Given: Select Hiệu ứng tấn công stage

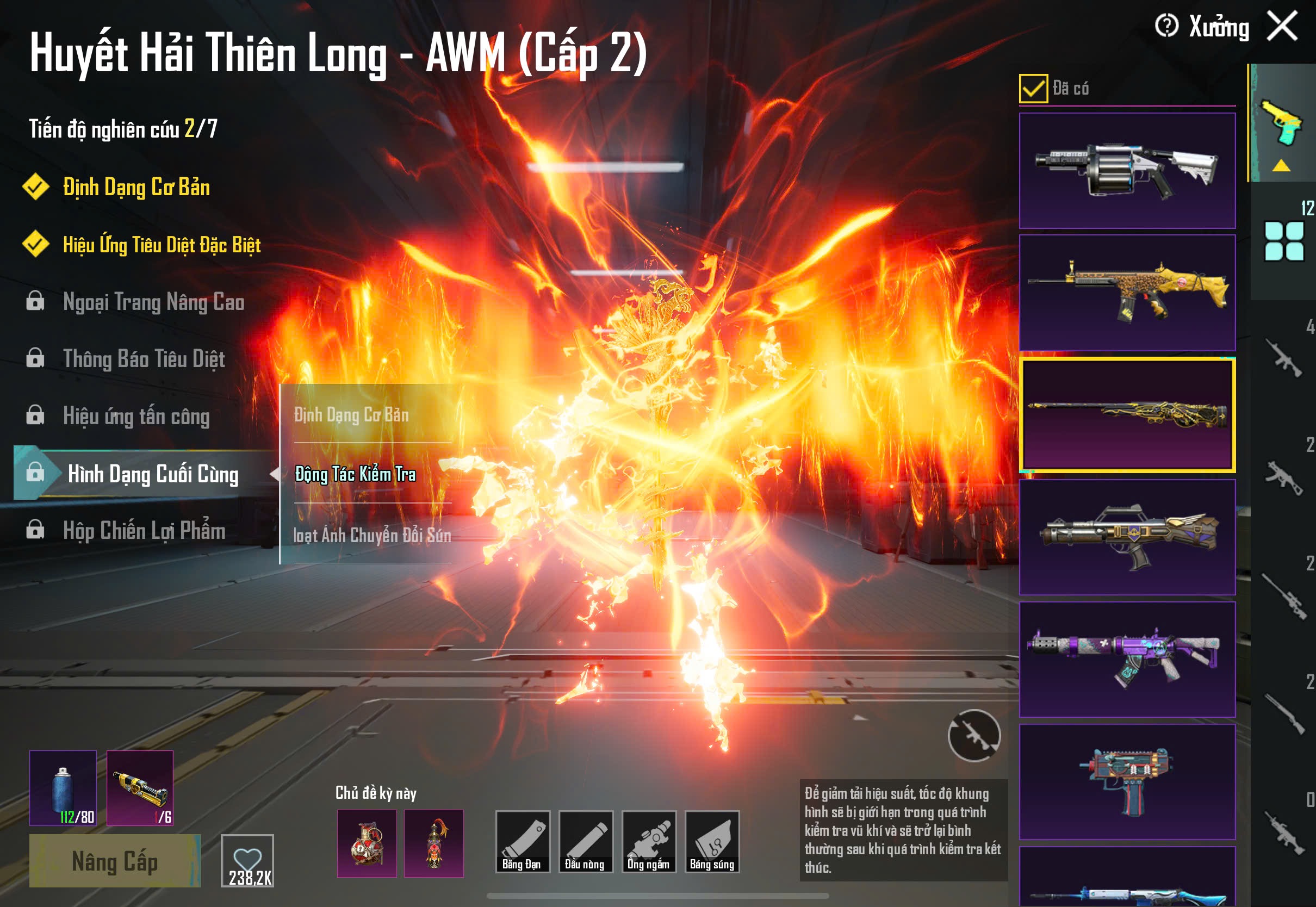Looking at the screenshot, I should coord(136,416).
